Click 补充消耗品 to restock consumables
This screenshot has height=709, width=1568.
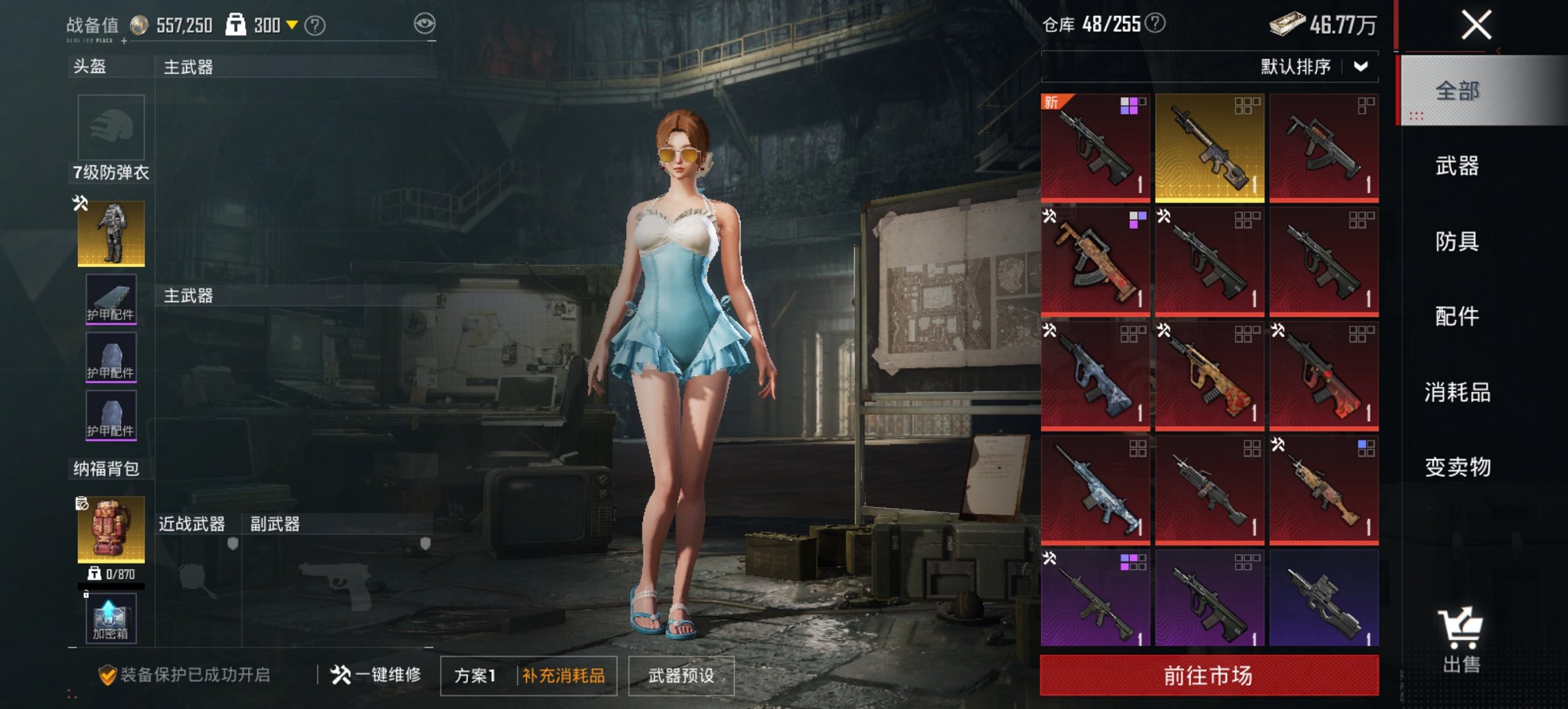click(x=564, y=675)
